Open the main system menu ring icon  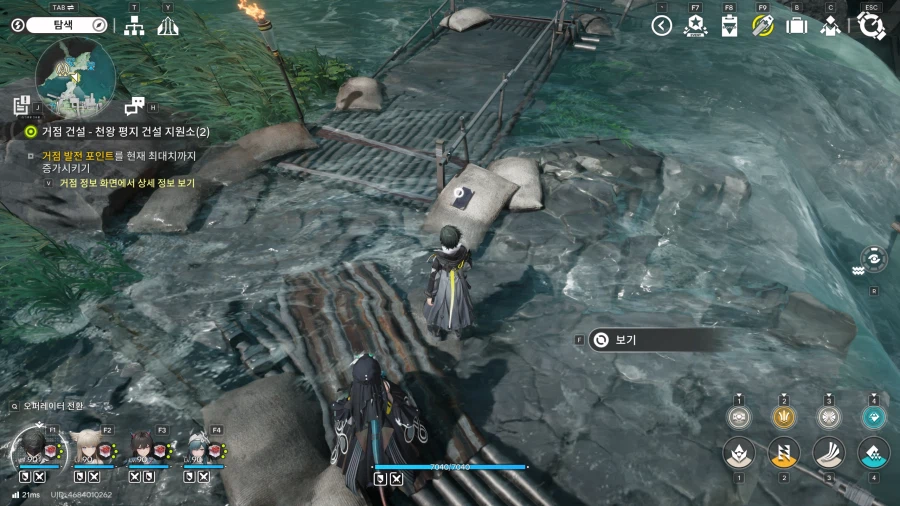tap(871, 25)
